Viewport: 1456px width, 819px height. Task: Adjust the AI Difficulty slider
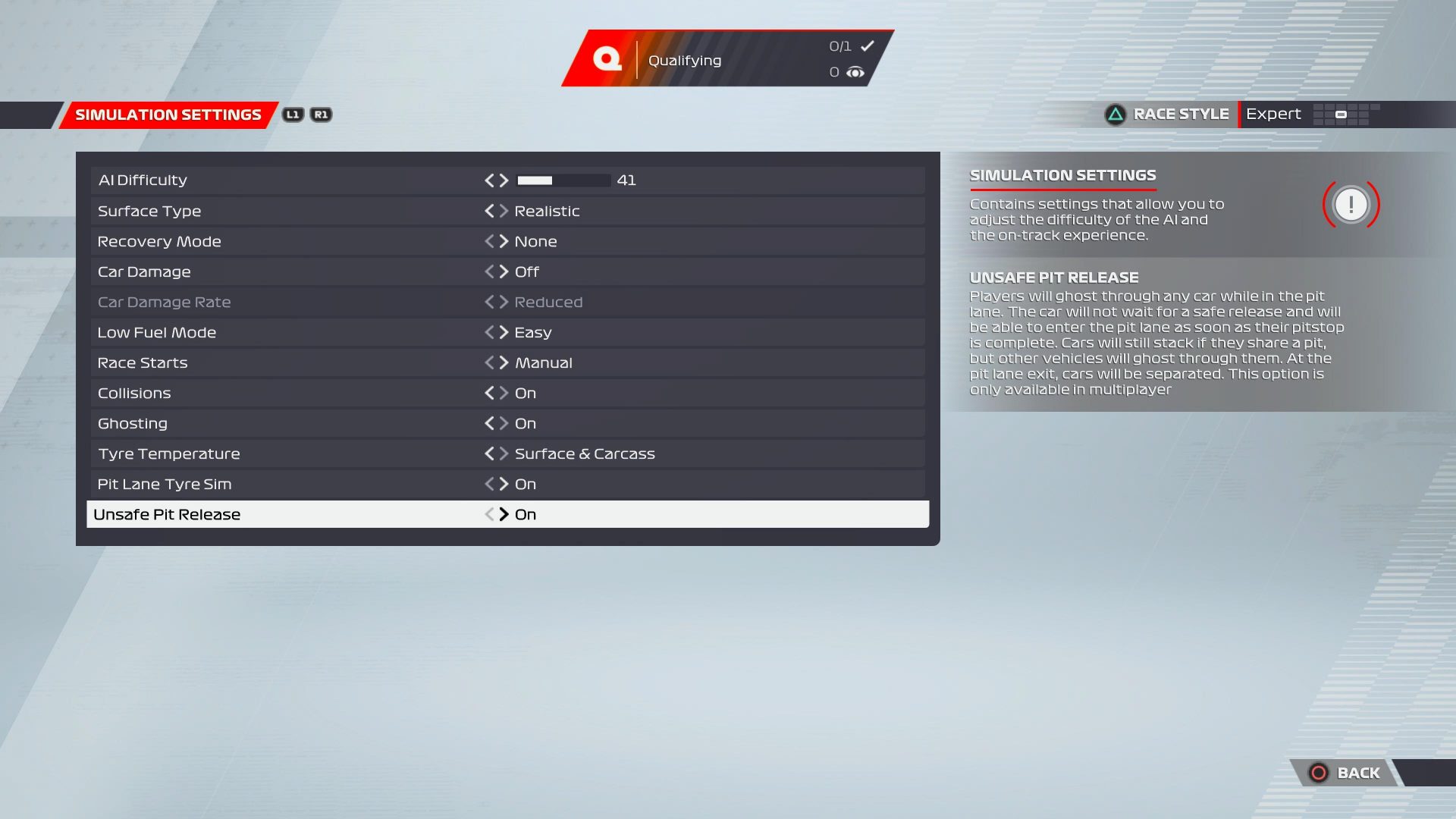tap(563, 180)
